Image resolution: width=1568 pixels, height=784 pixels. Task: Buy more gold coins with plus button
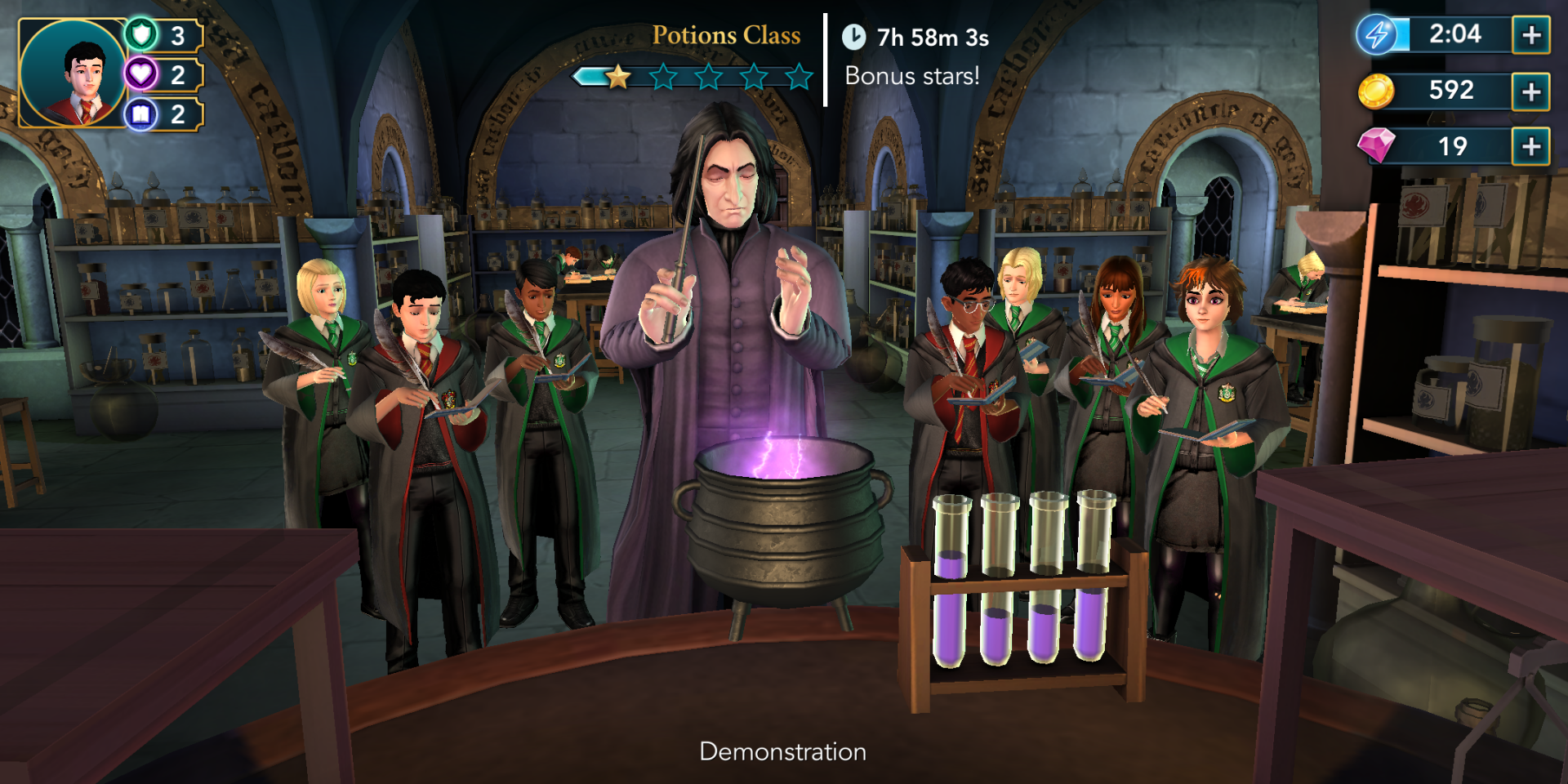click(x=1531, y=91)
